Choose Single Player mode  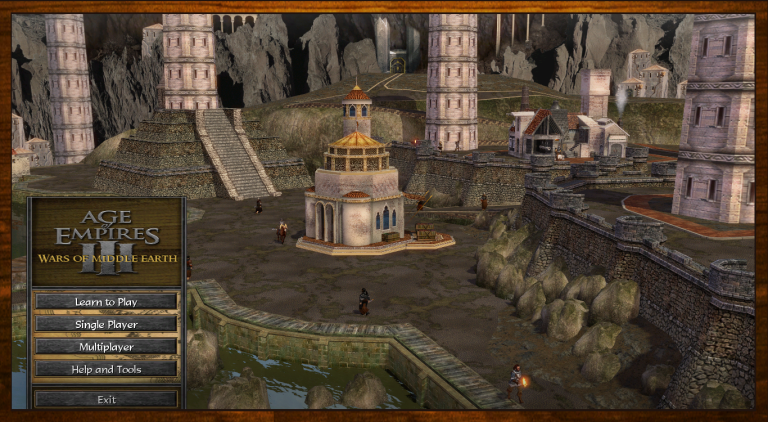click(x=106, y=324)
